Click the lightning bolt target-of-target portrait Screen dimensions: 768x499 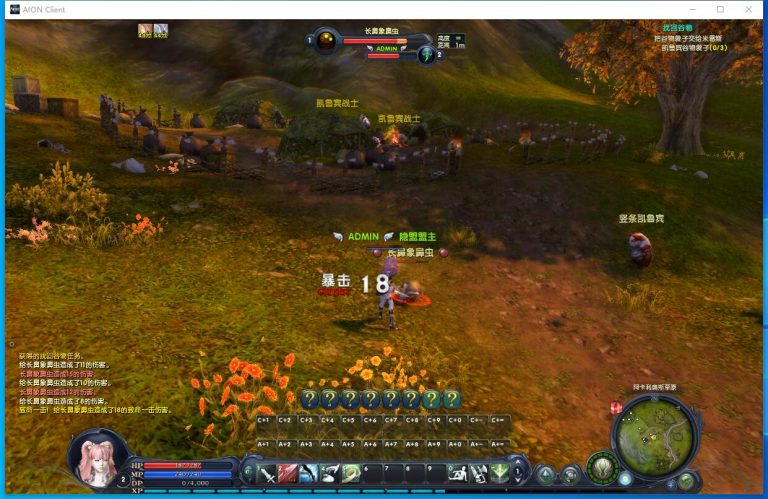pos(427,55)
